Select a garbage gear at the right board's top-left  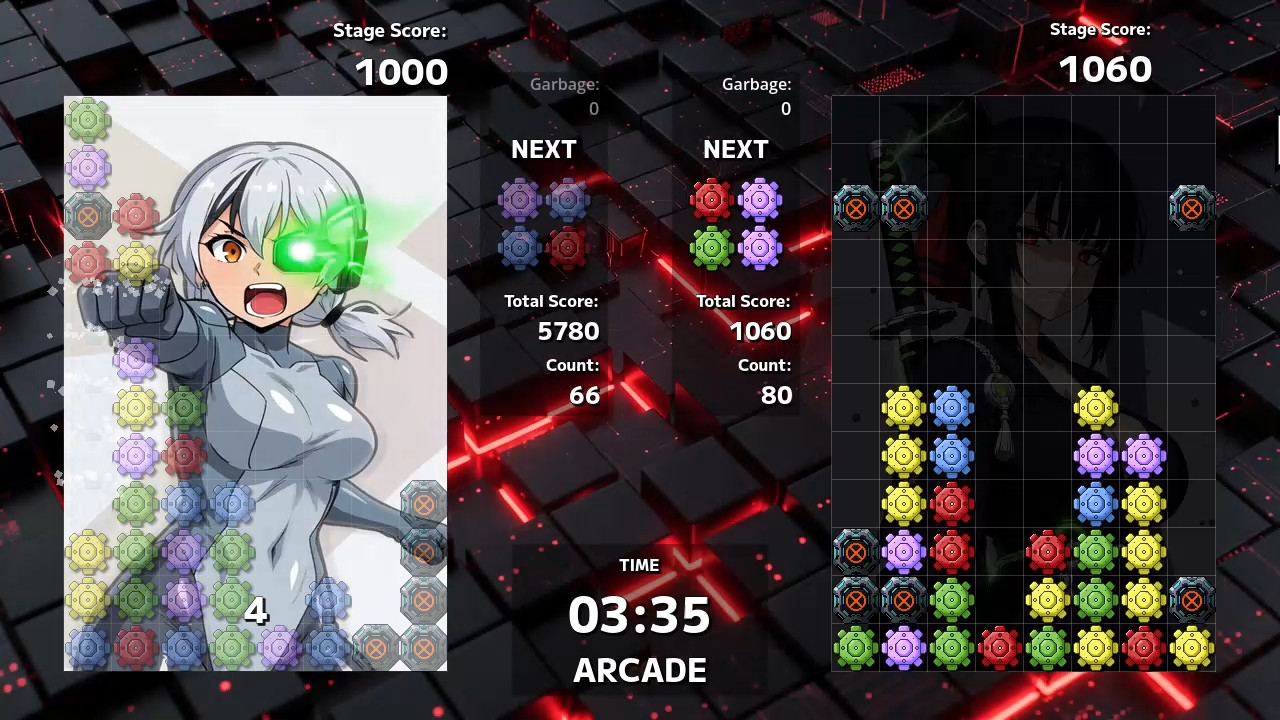click(855, 208)
